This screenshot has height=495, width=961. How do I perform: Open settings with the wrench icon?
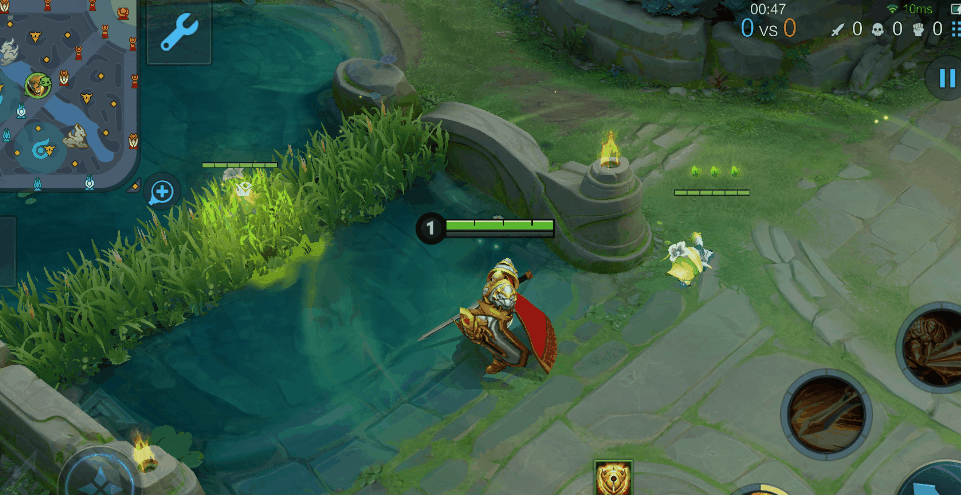click(x=179, y=33)
